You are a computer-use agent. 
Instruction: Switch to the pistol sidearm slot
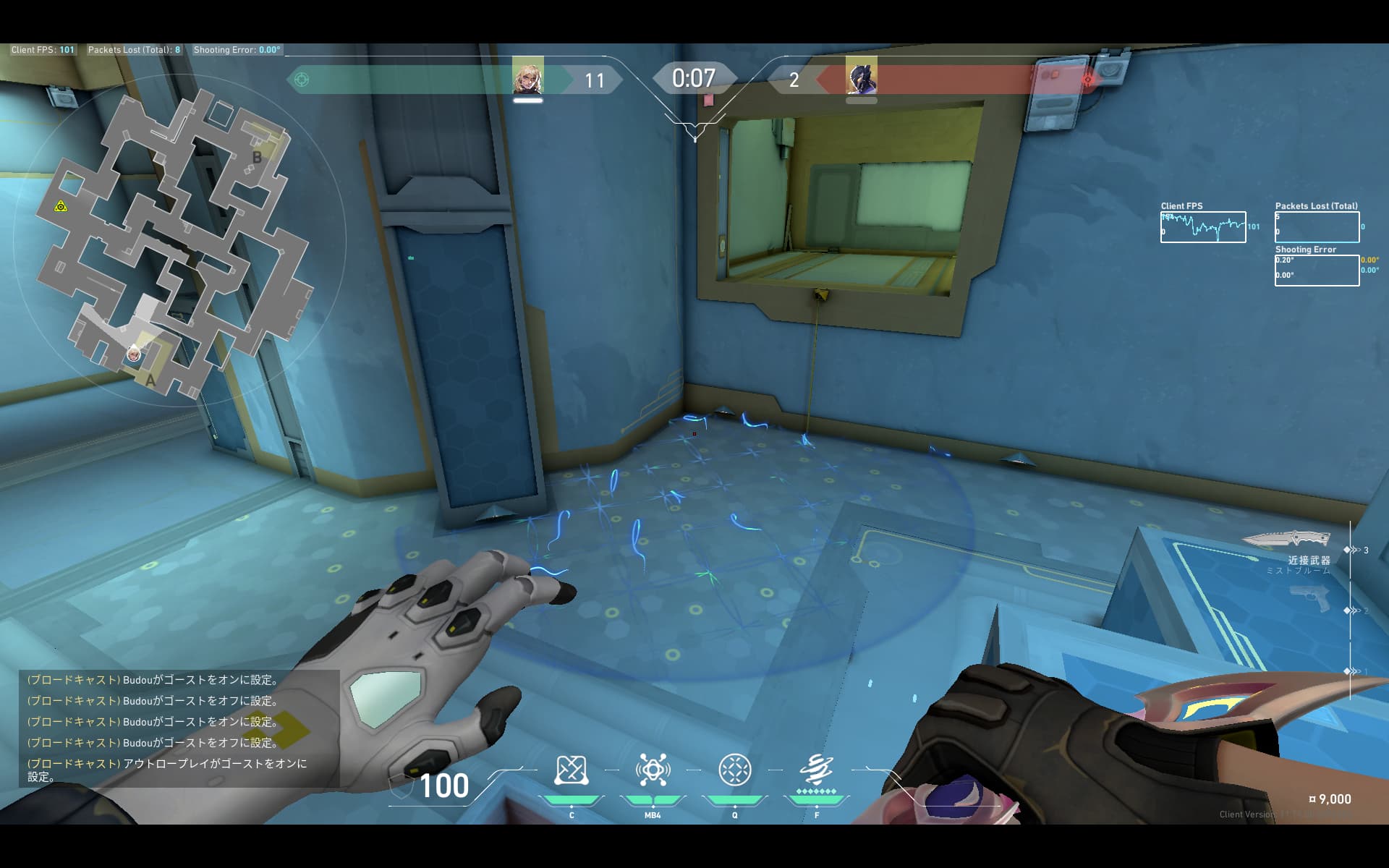coord(1310,598)
